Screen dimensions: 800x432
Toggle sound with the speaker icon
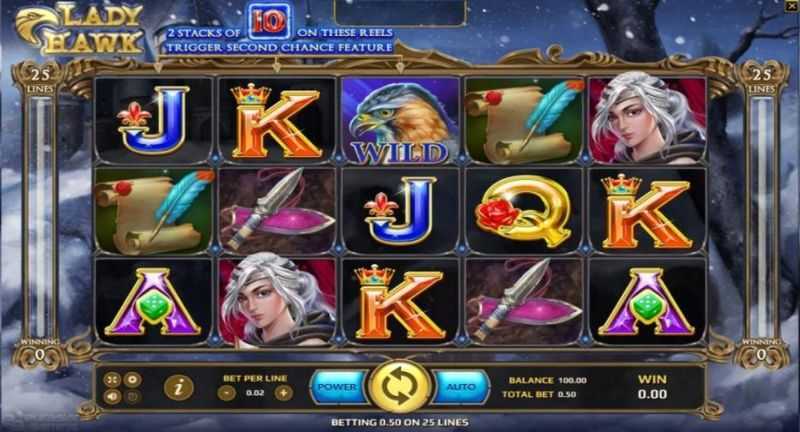click(112, 395)
